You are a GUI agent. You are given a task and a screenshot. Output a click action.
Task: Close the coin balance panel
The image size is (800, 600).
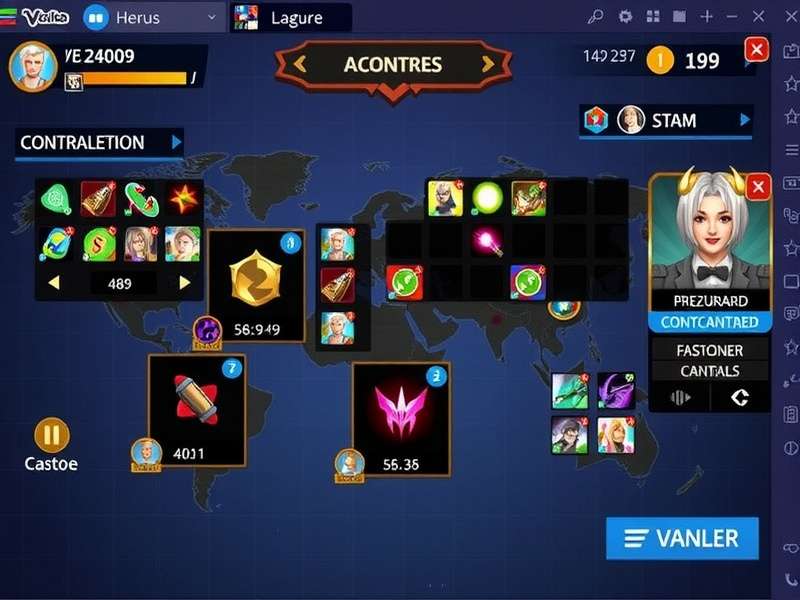(757, 49)
